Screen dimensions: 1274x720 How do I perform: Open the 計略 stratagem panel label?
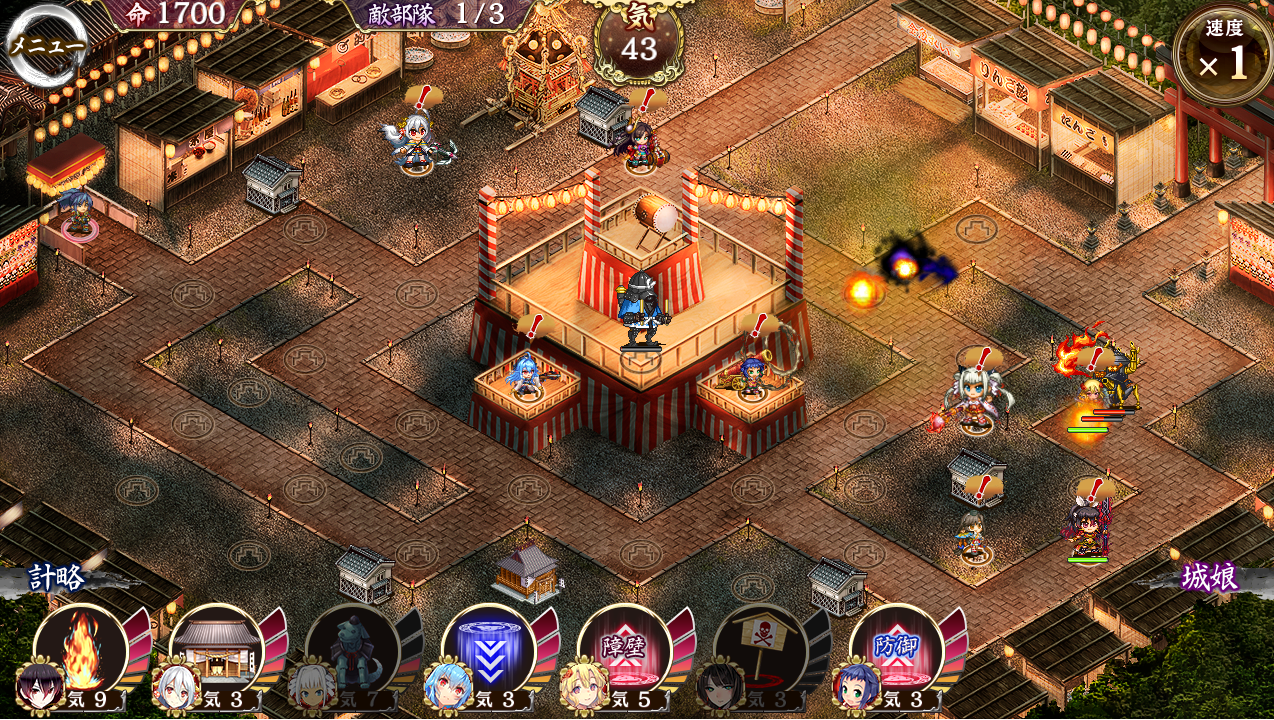tap(57, 577)
